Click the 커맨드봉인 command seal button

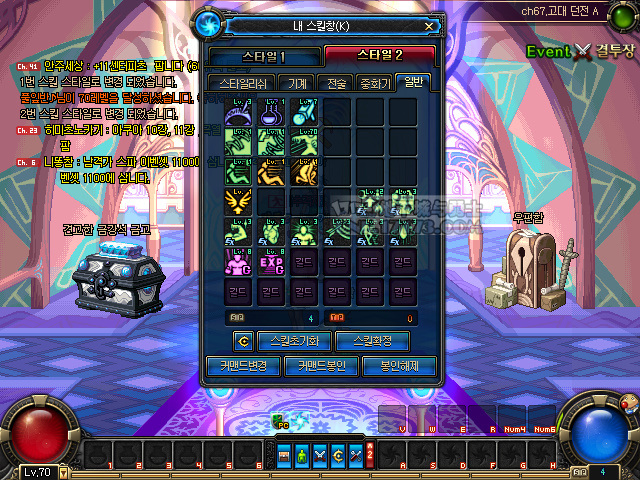pos(322,366)
